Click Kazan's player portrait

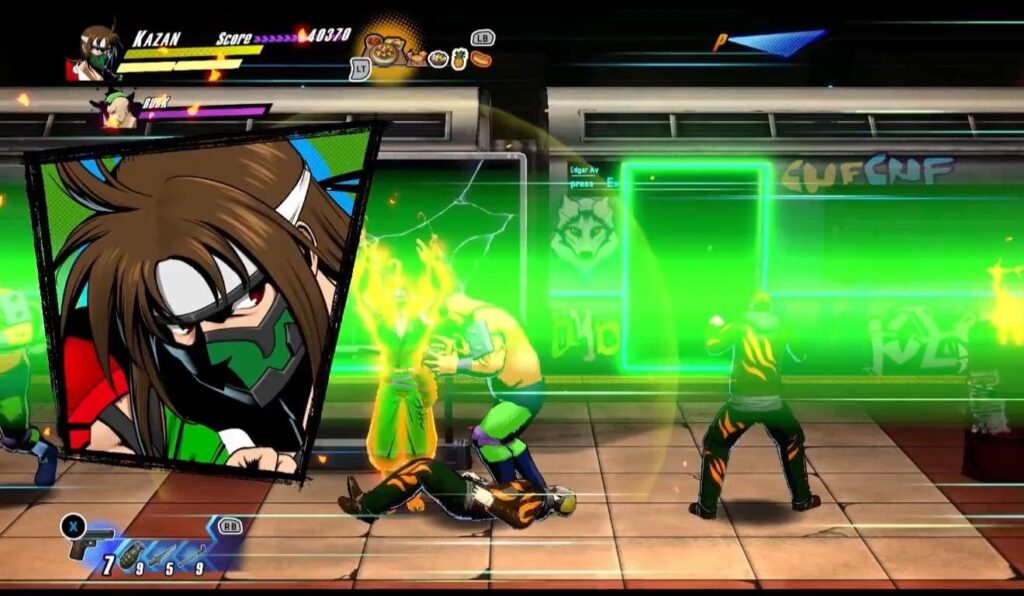96,52
